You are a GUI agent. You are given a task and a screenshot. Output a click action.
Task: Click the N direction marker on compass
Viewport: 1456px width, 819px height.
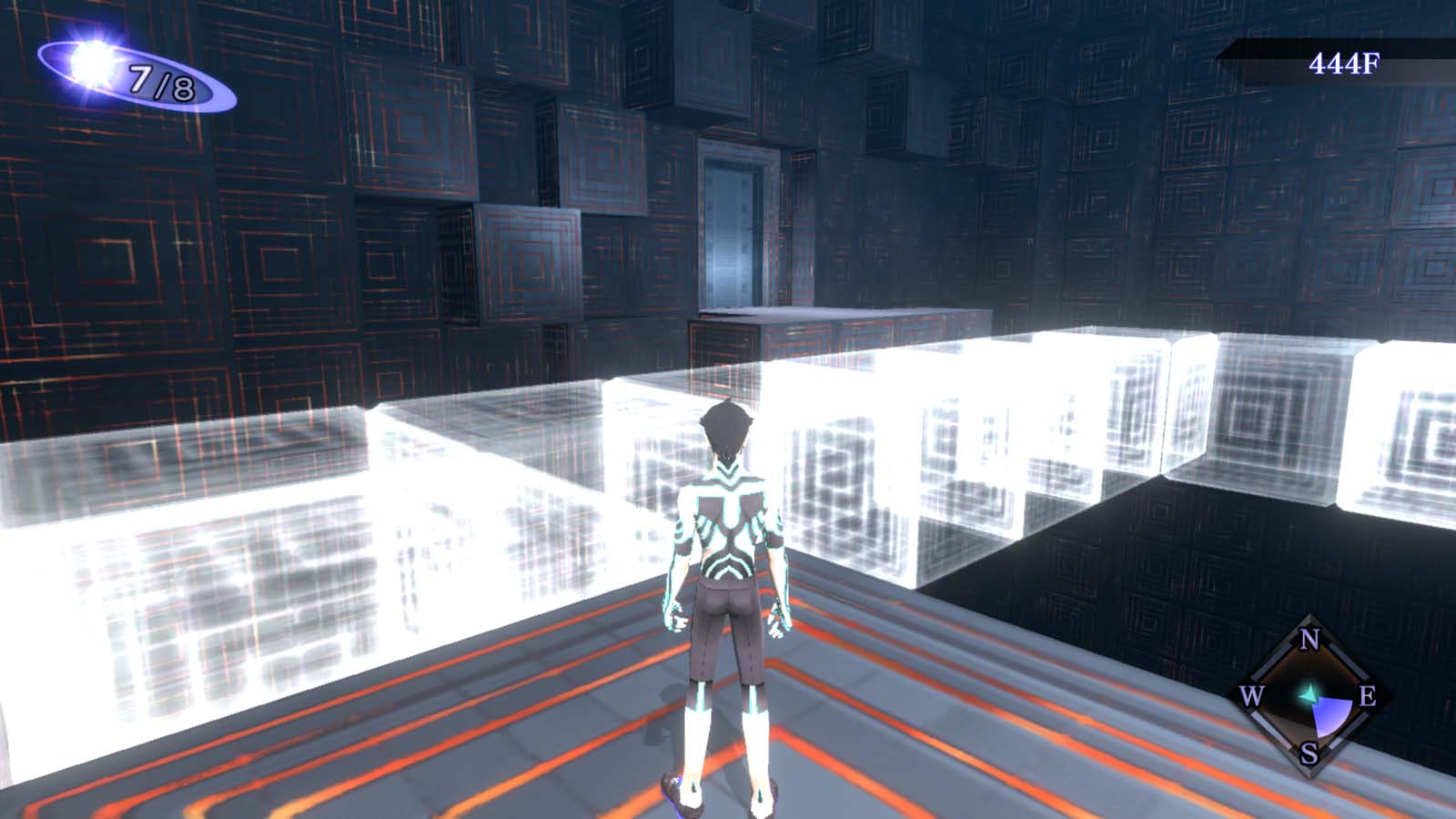click(x=1308, y=640)
